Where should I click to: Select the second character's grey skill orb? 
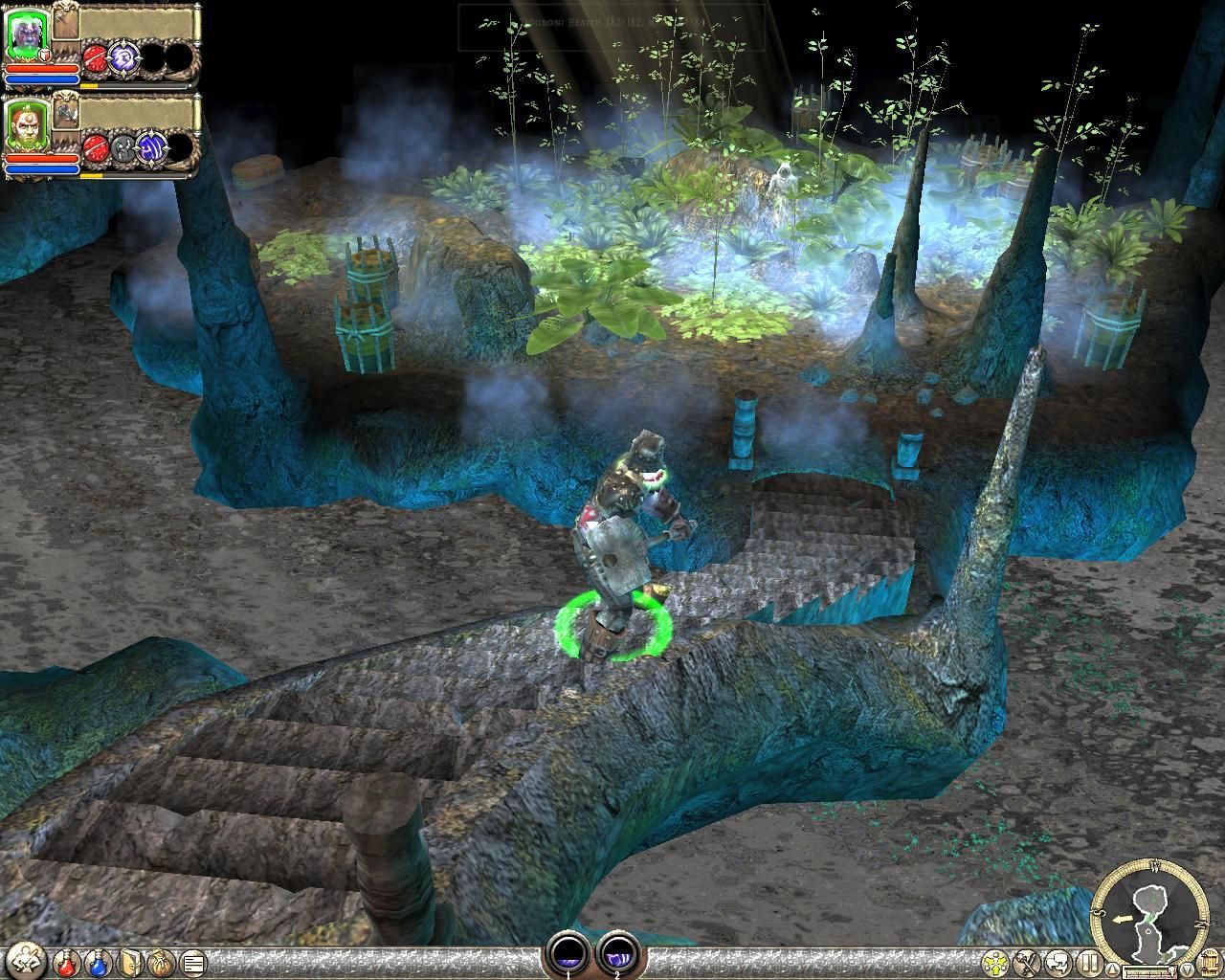[x=123, y=147]
